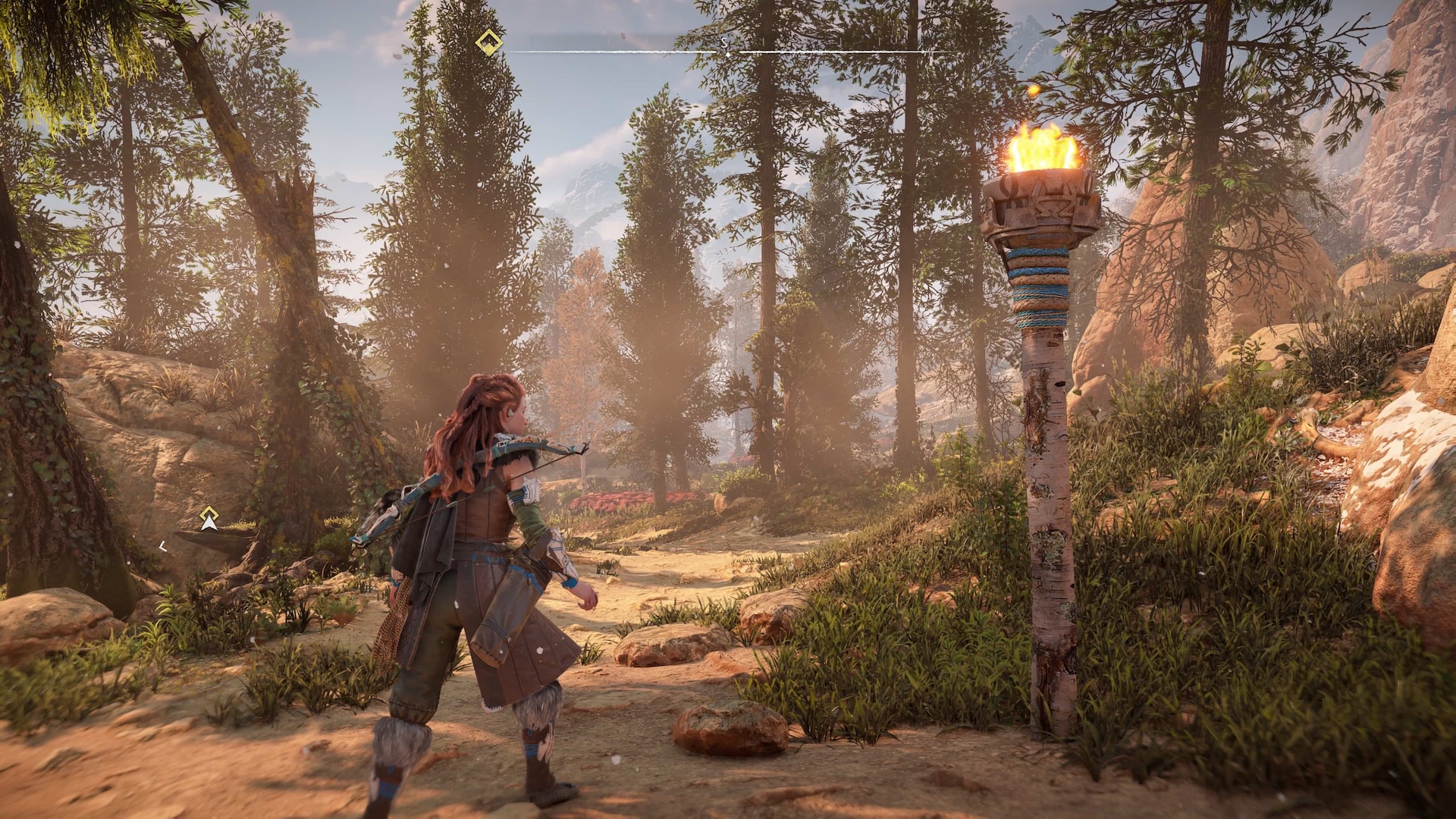
Task: Click the yellow quest marker on the compass
Action: 490,42
